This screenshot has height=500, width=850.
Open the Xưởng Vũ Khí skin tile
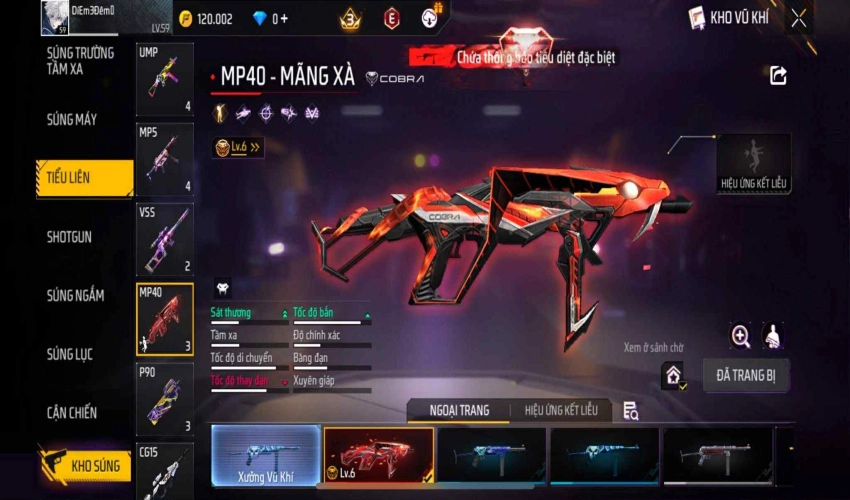click(265, 457)
